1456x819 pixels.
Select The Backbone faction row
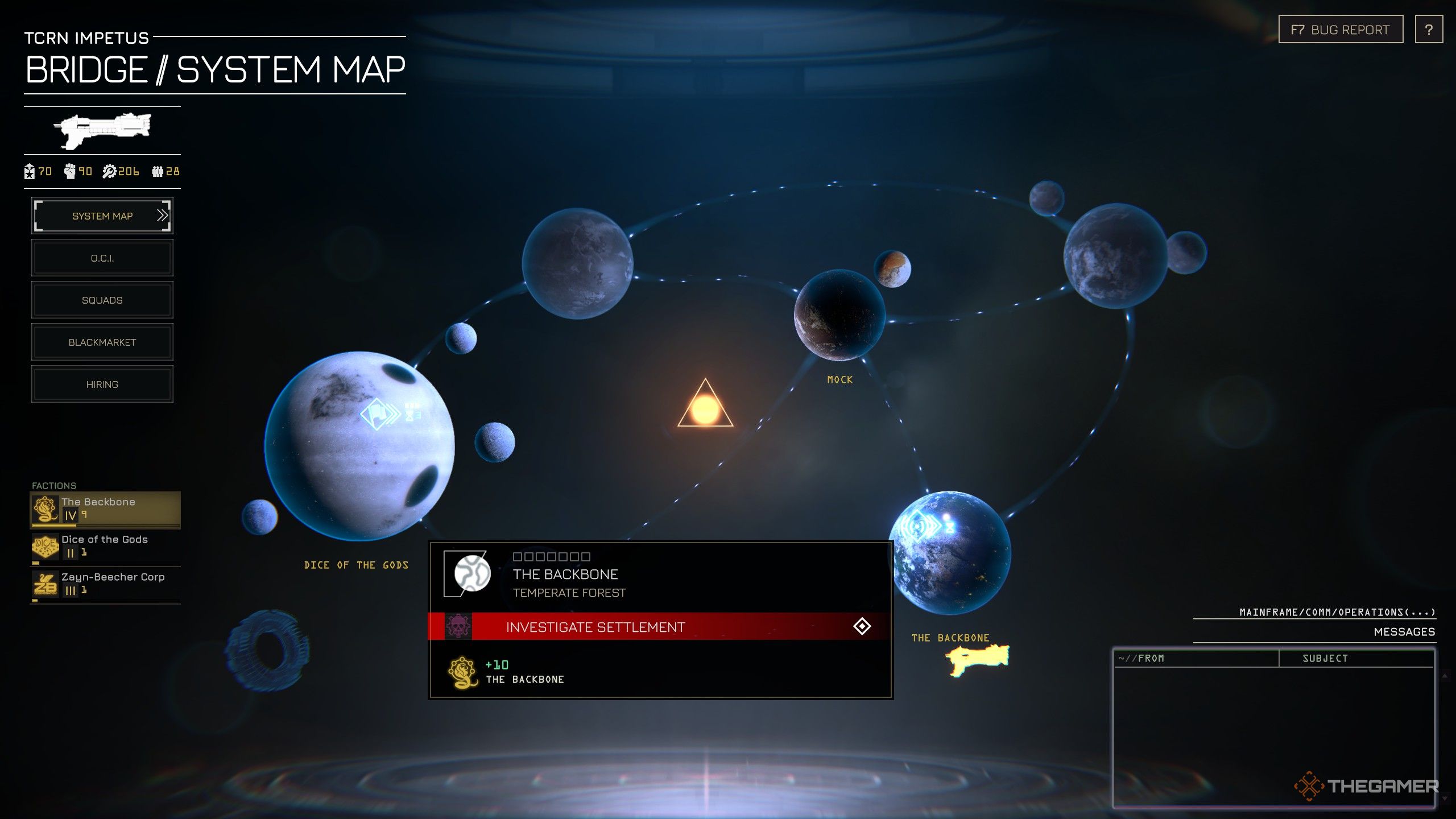[105, 509]
